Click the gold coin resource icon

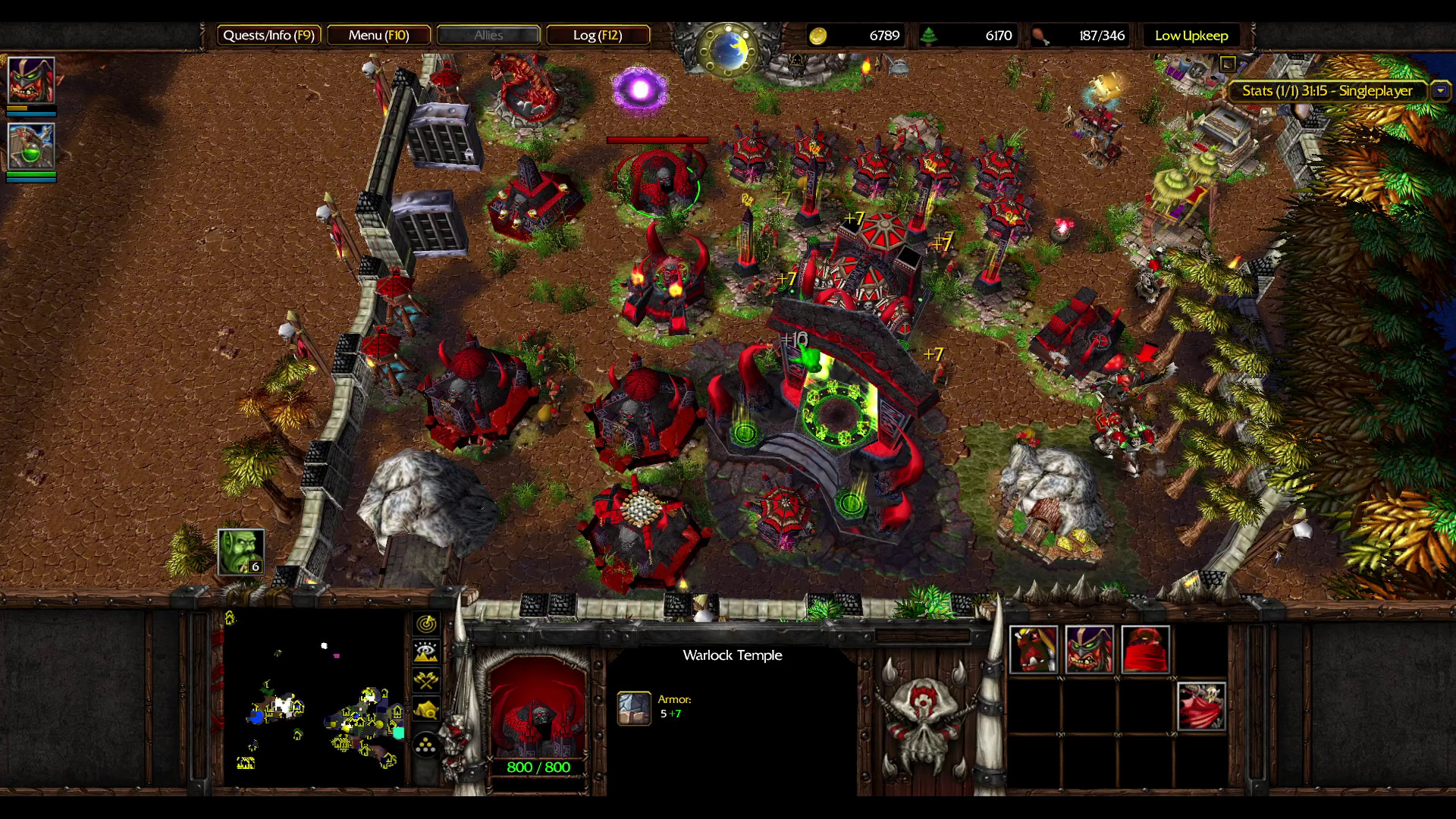point(821,35)
